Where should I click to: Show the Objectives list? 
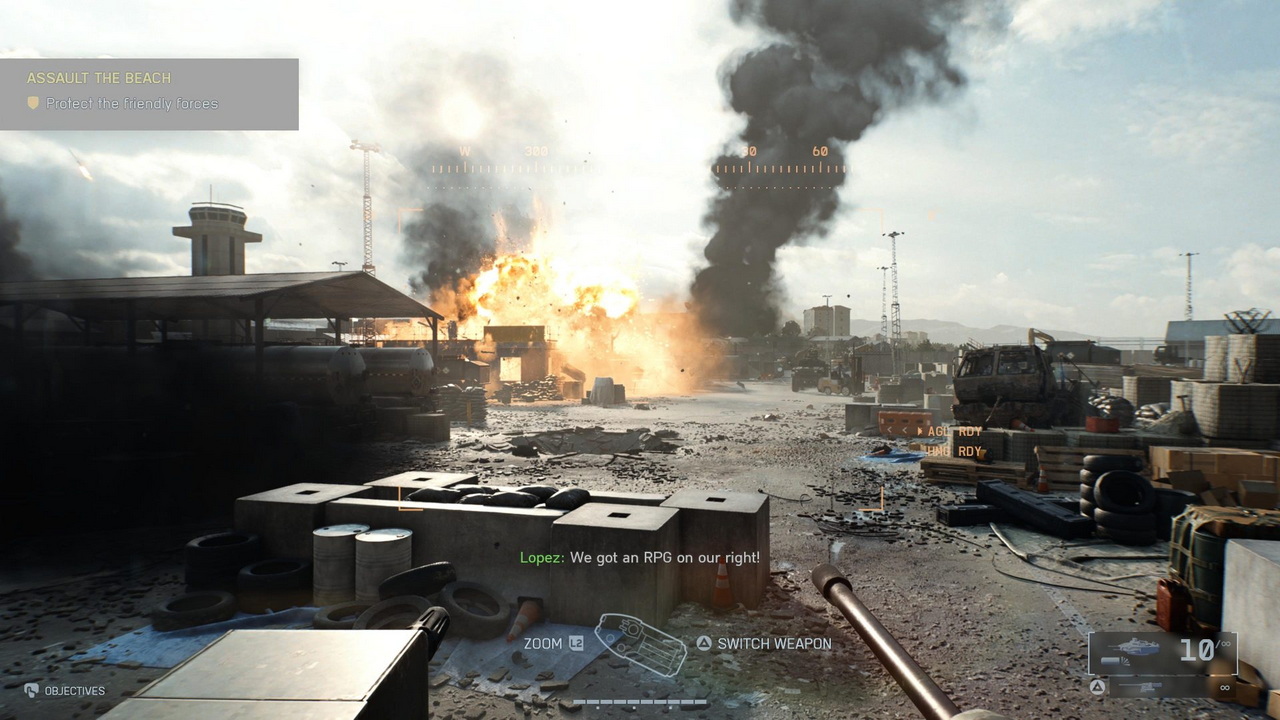click(65, 691)
